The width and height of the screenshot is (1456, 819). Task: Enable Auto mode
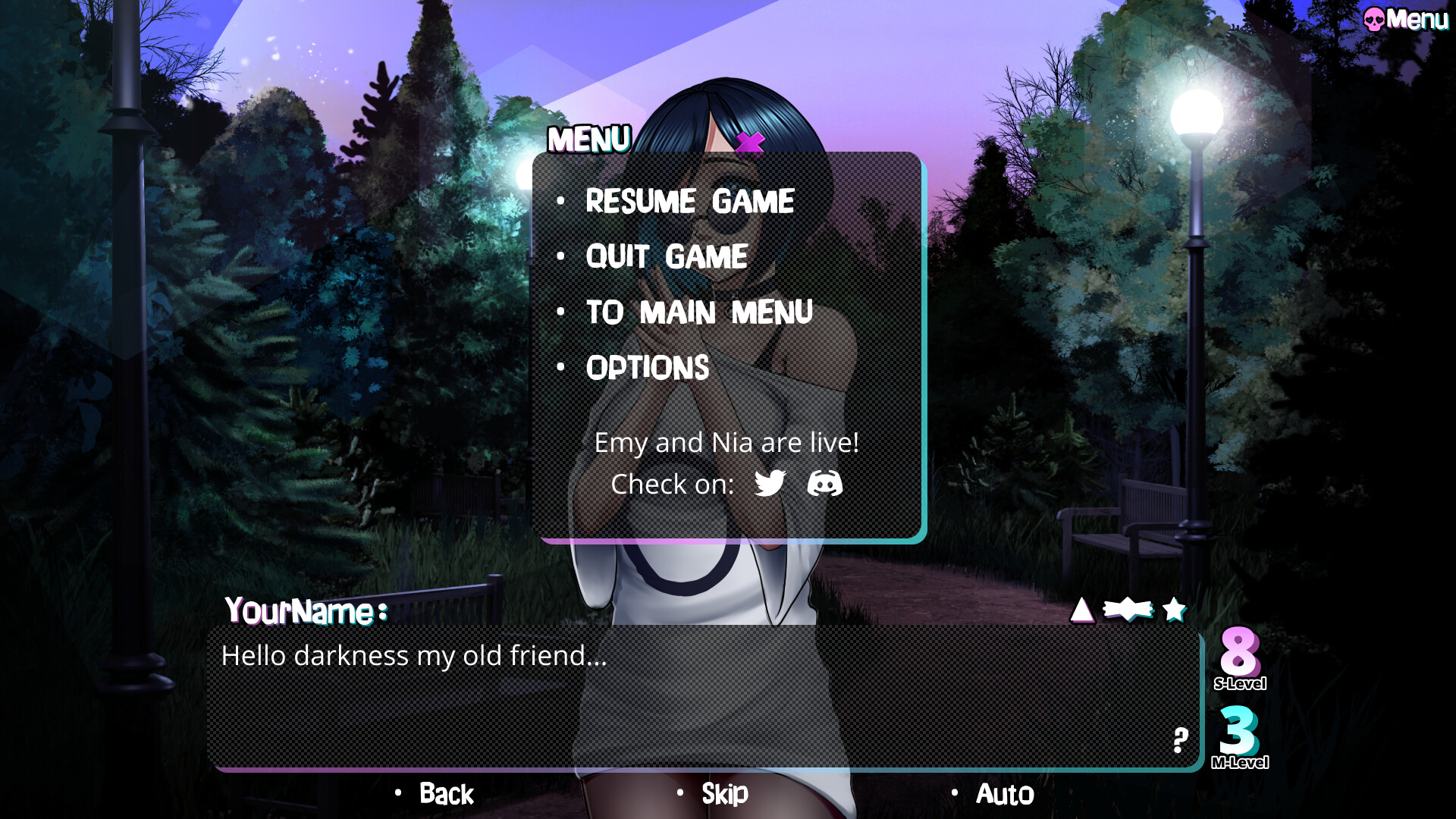click(x=1004, y=794)
